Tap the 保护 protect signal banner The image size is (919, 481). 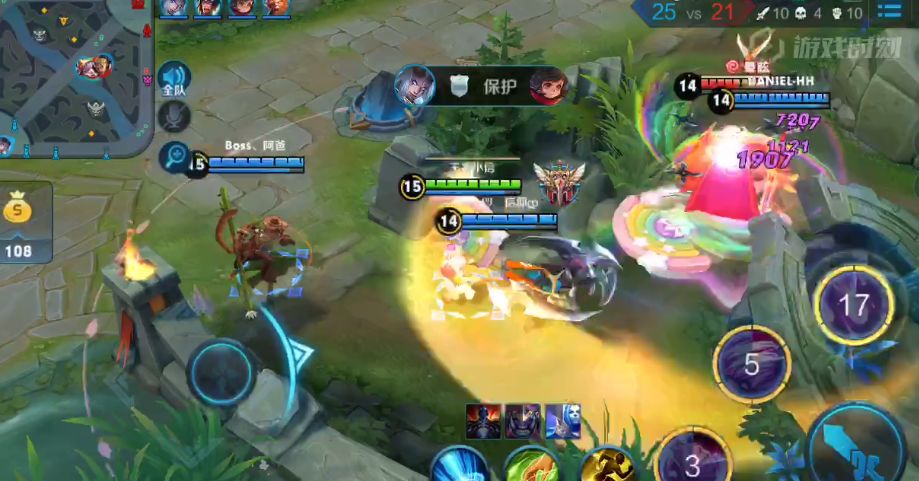point(482,86)
